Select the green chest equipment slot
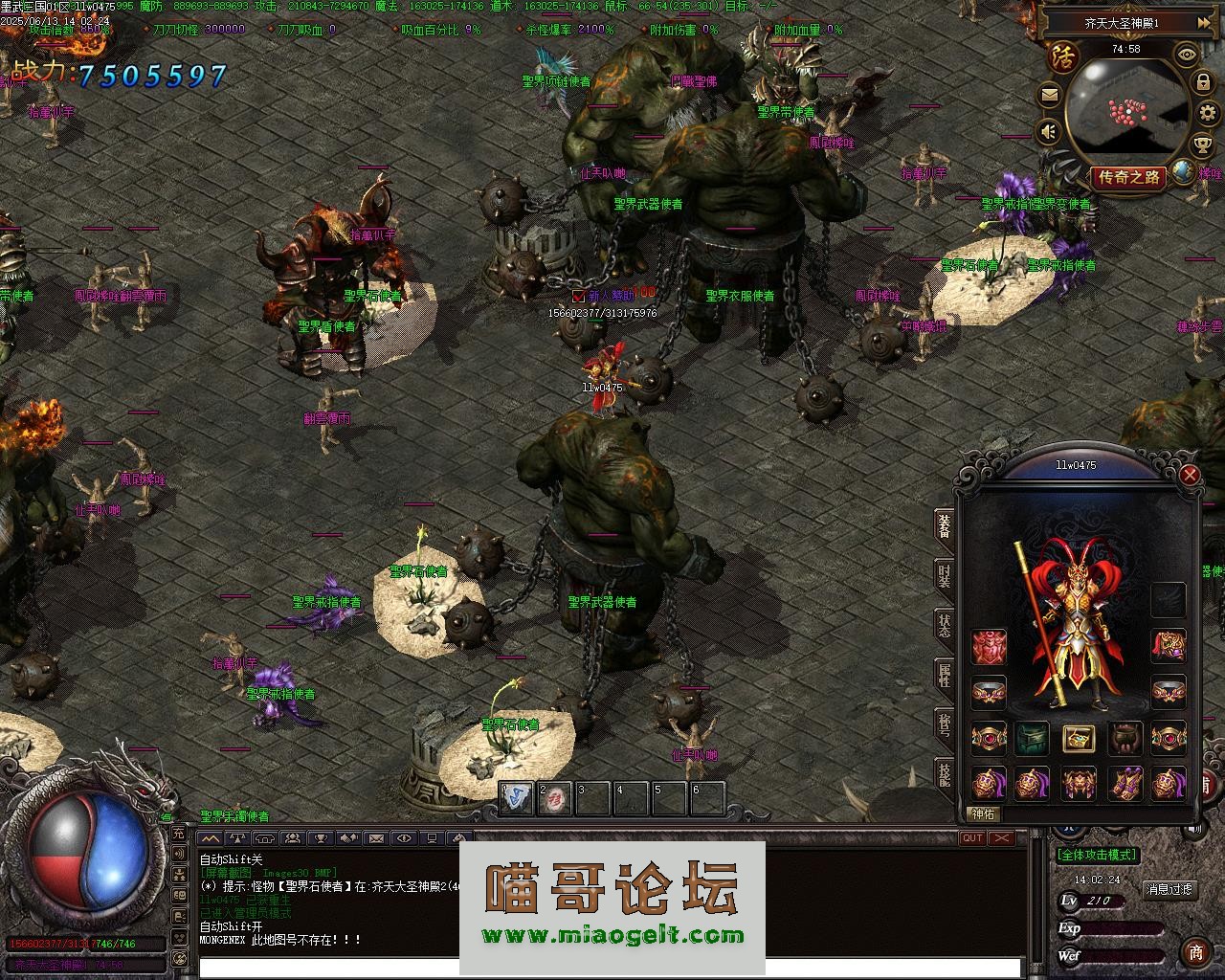Image resolution: width=1225 pixels, height=980 pixels. (1034, 738)
